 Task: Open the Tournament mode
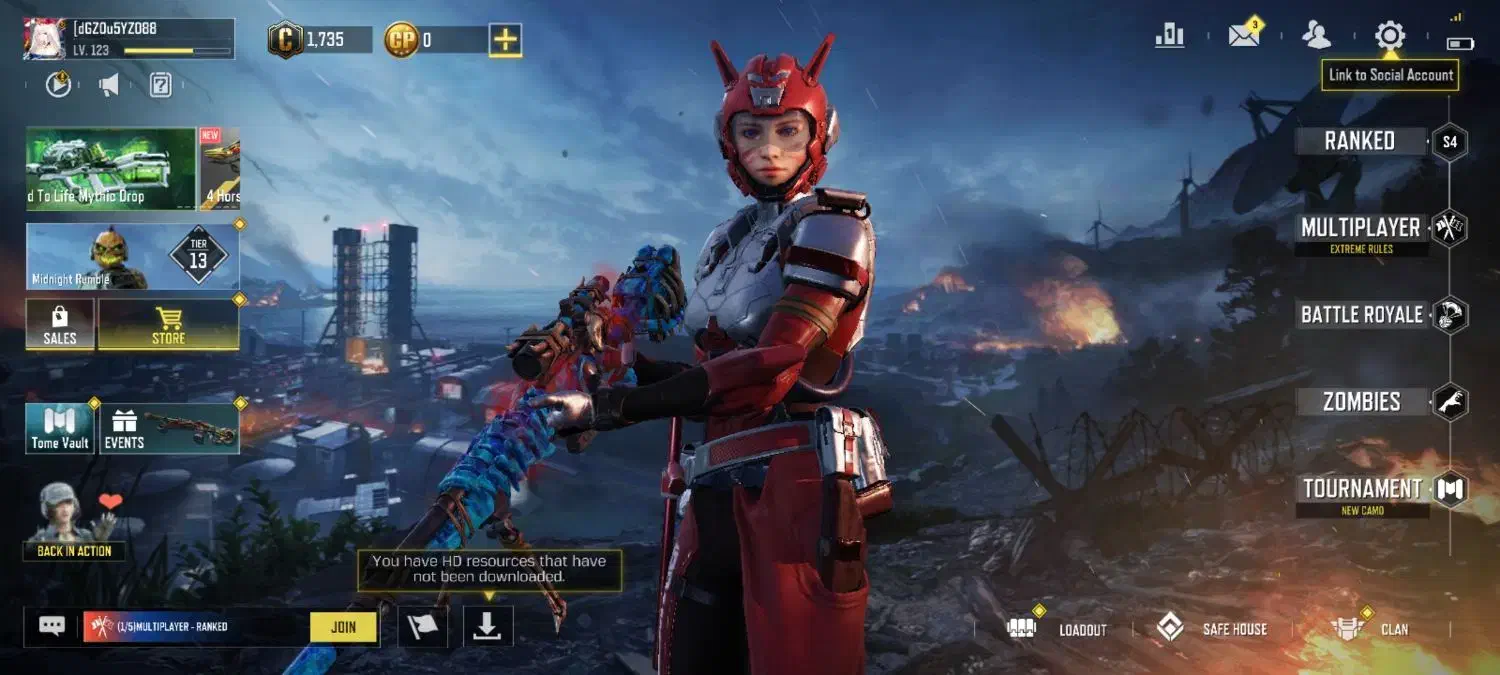(1361, 489)
